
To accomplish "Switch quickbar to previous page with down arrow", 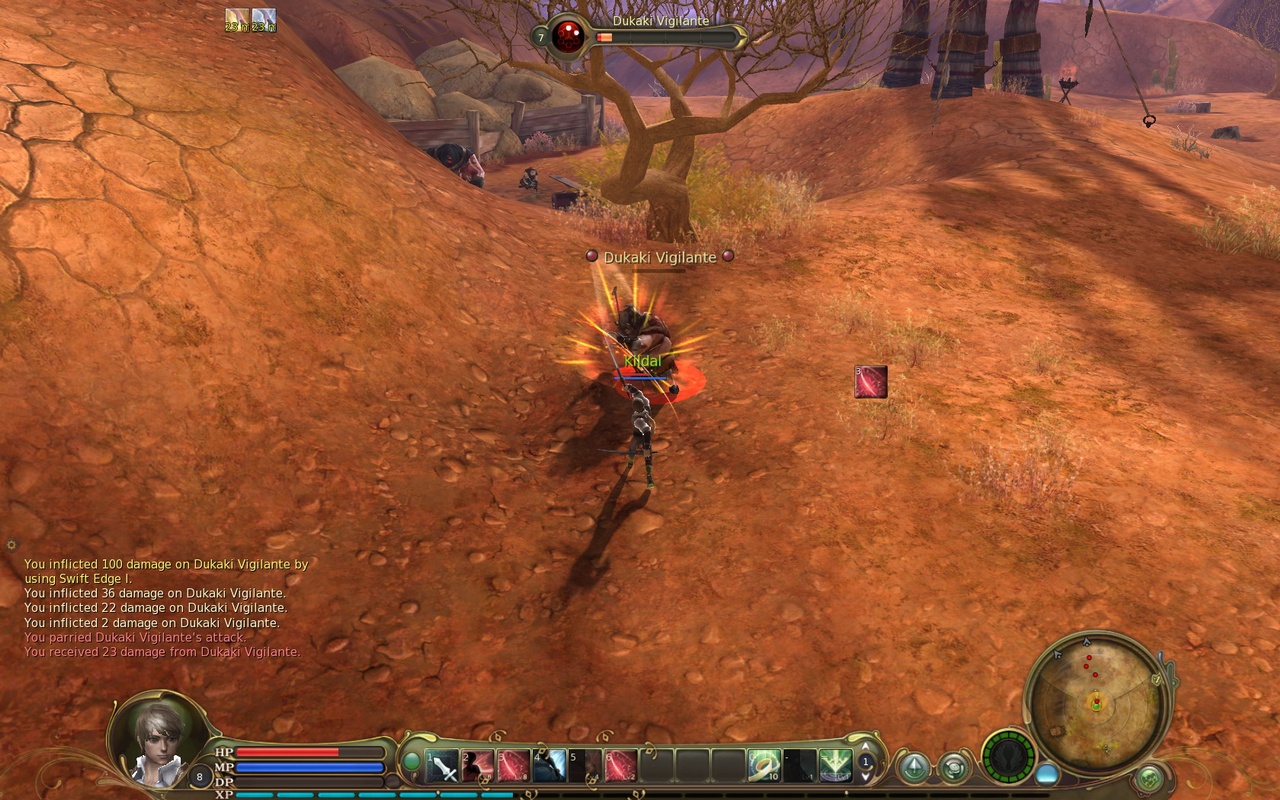I will [866, 777].
